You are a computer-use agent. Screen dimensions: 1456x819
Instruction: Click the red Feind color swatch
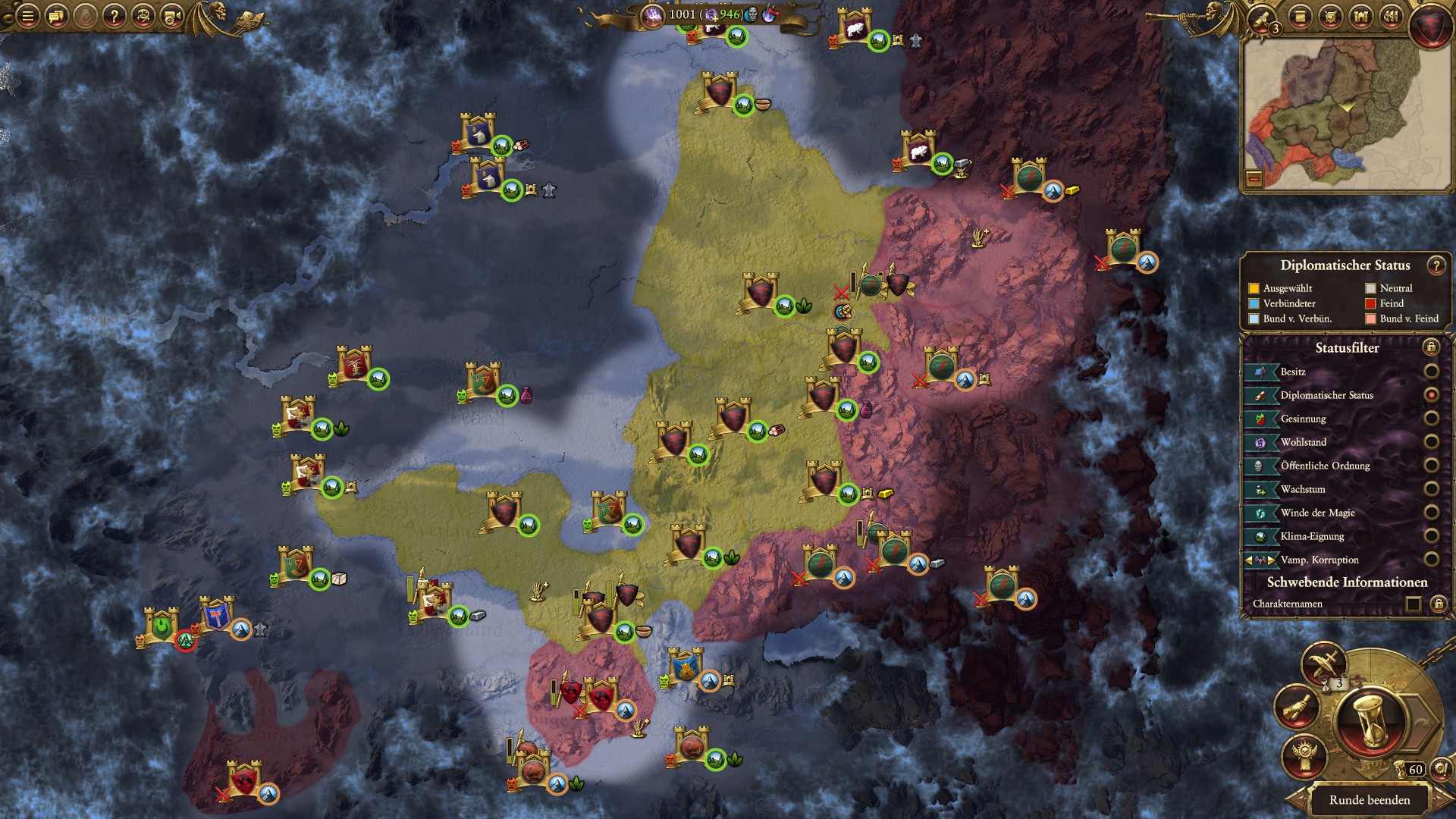pos(1370,304)
